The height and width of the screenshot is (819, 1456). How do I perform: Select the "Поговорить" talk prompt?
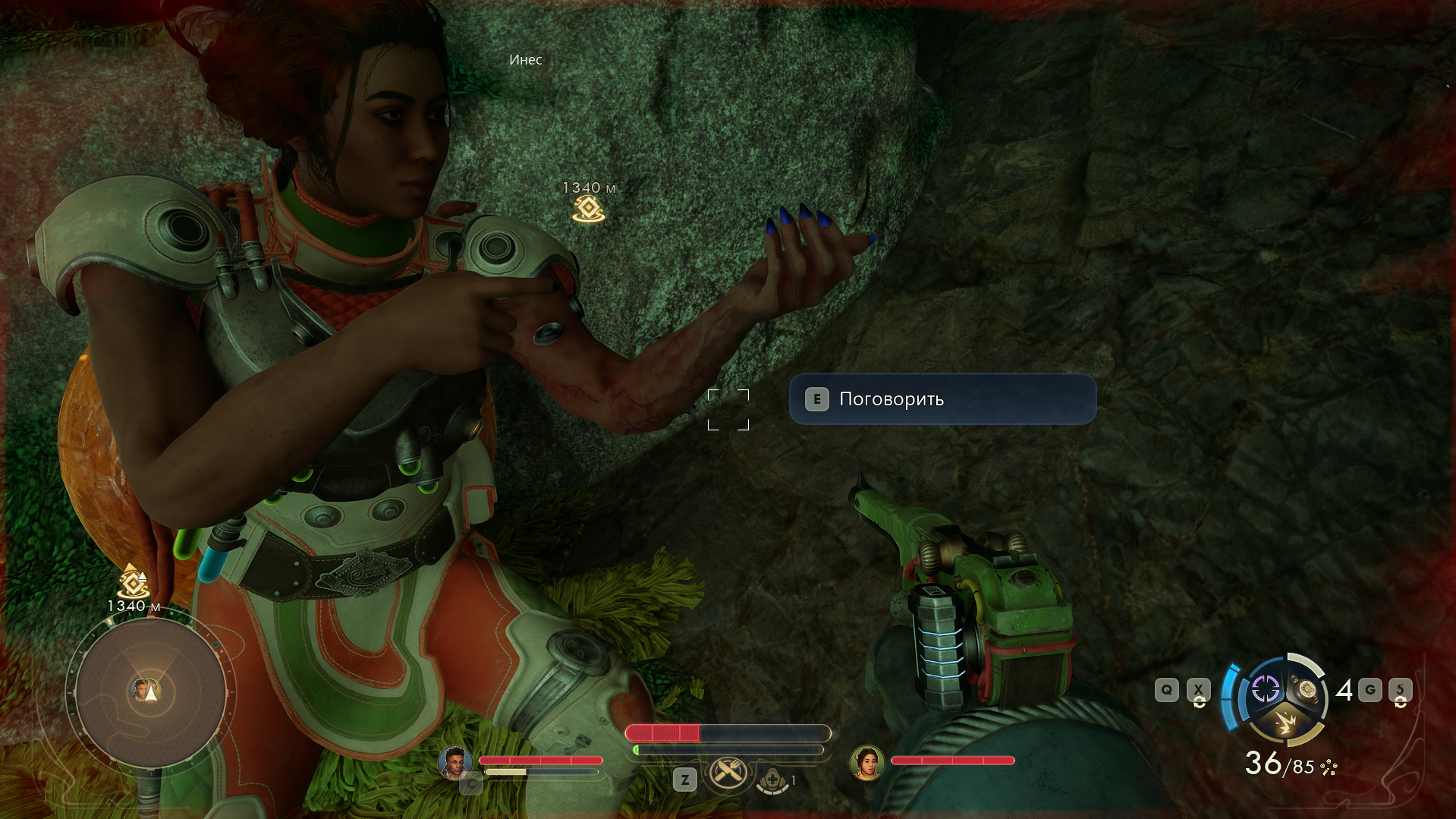coord(942,399)
